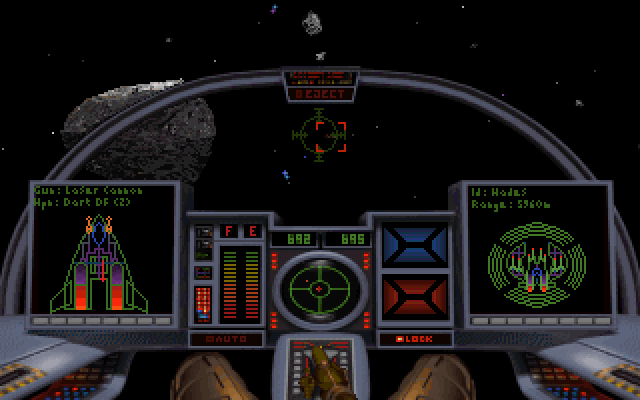Engage the AUTO autopilot indicator
The height and width of the screenshot is (400, 640).
[226, 339]
